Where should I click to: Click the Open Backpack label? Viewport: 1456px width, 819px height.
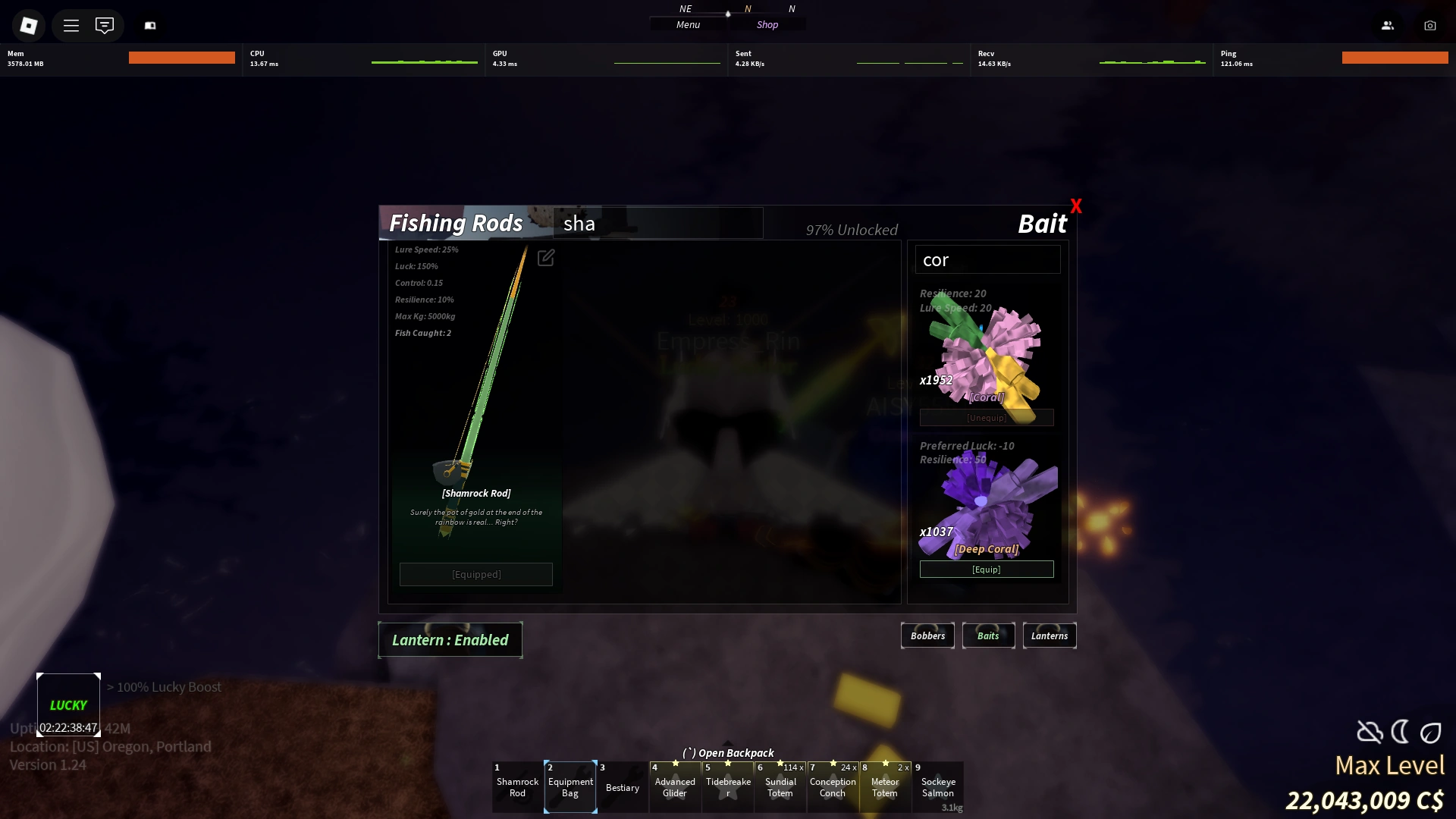click(x=728, y=752)
